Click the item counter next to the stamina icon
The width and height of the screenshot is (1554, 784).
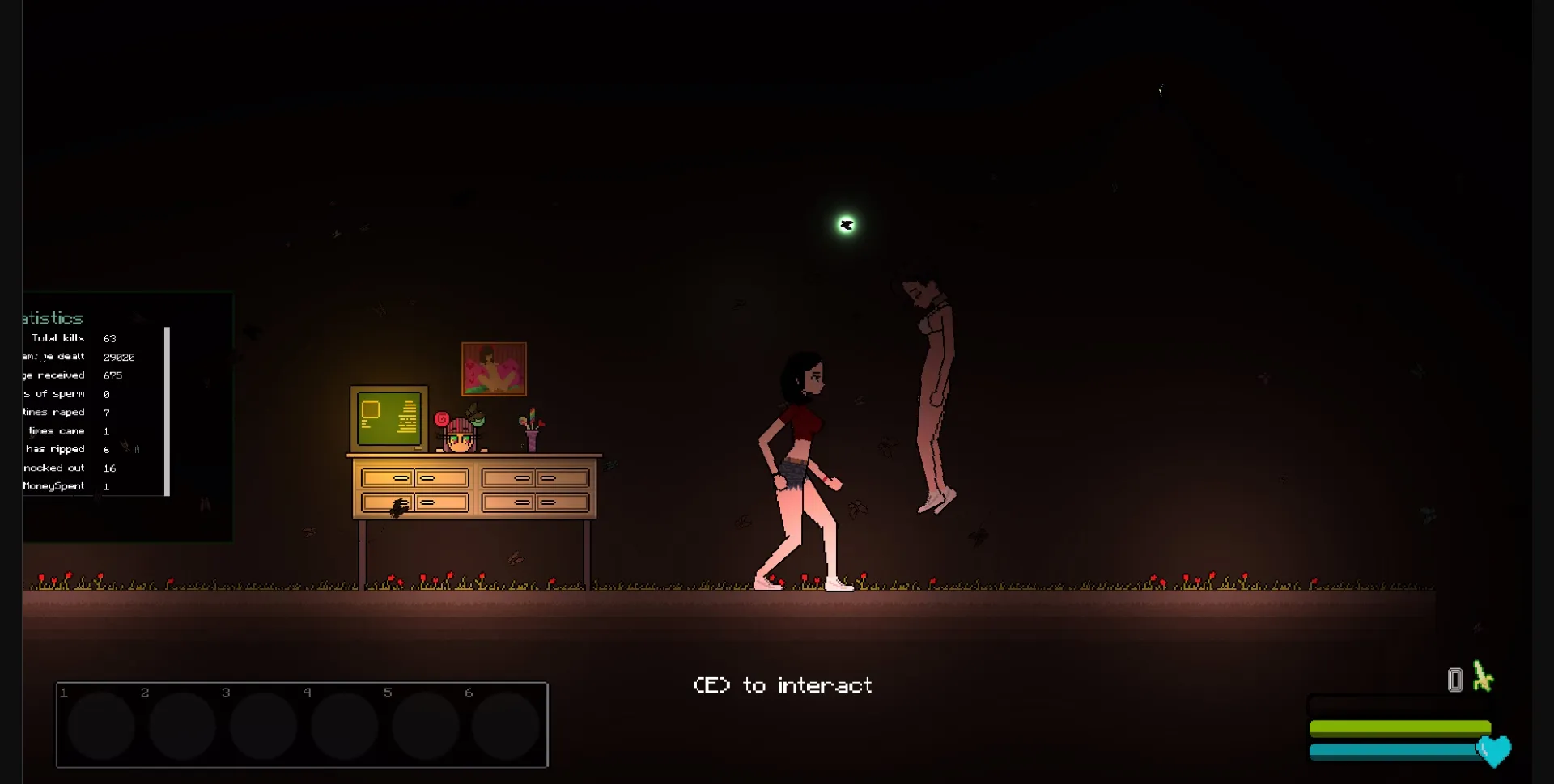coord(1454,680)
